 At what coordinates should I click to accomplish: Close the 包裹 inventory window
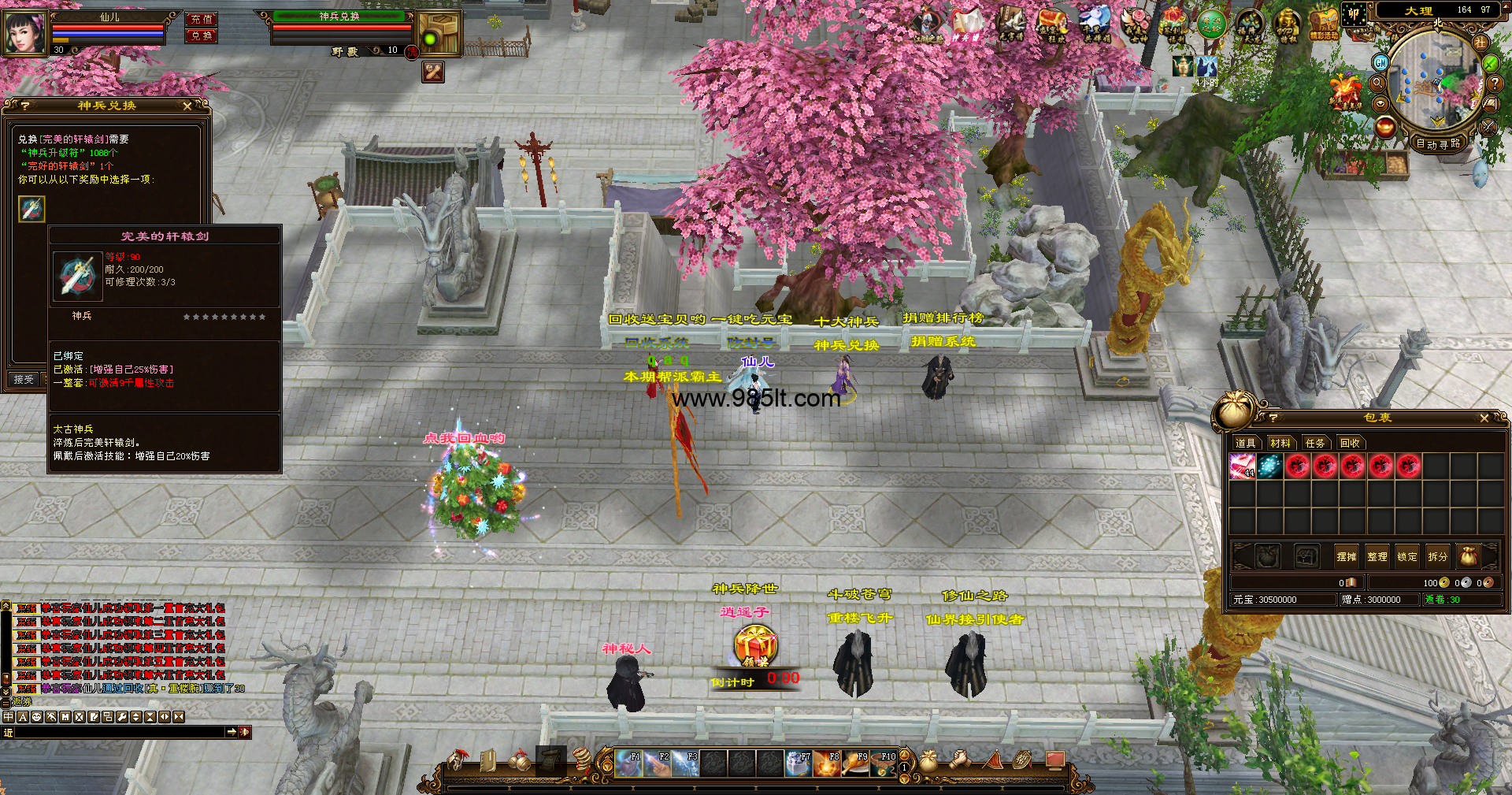[x=1484, y=418]
